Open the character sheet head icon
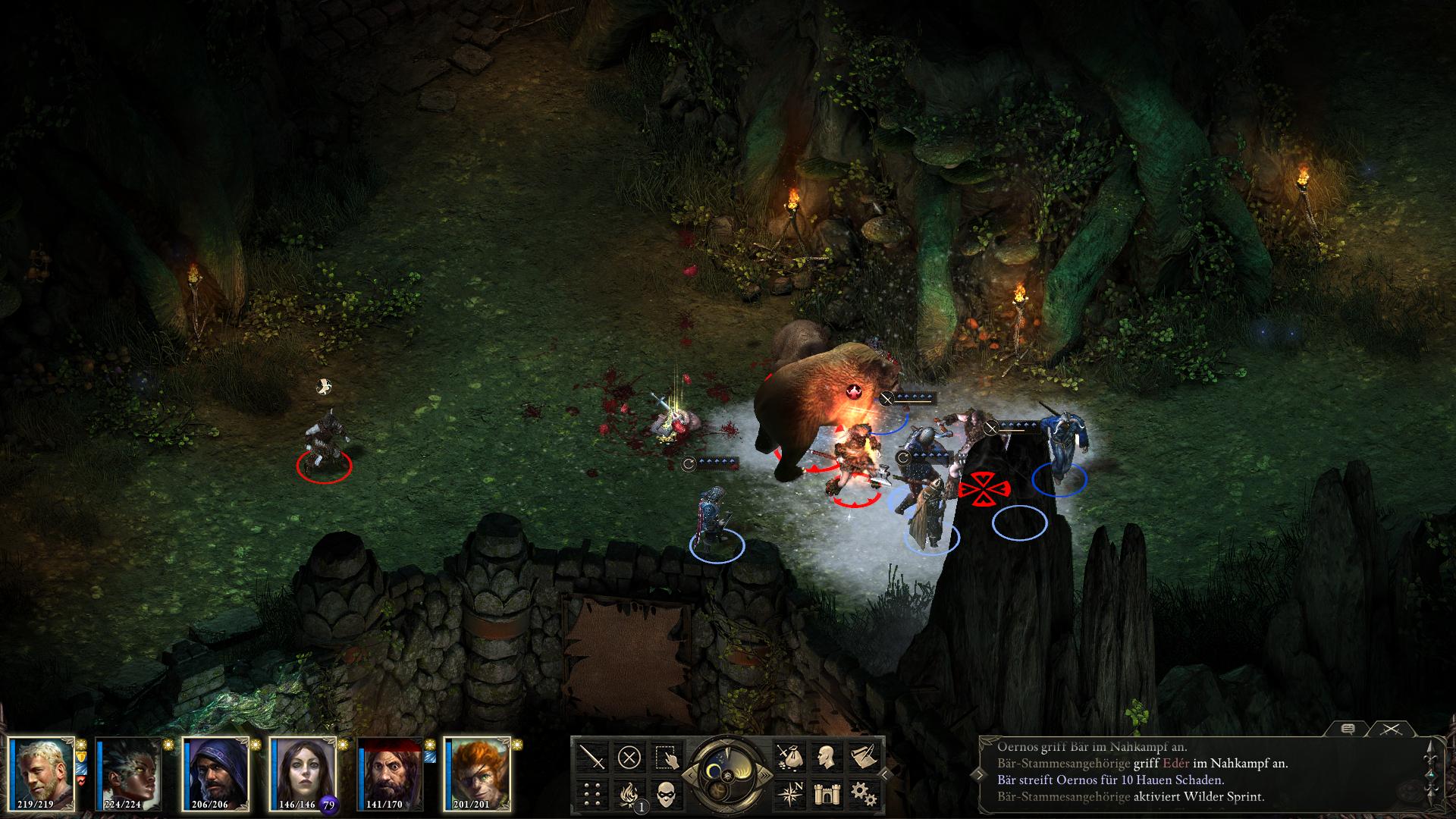The height and width of the screenshot is (819, 1456). coord(826,757)
